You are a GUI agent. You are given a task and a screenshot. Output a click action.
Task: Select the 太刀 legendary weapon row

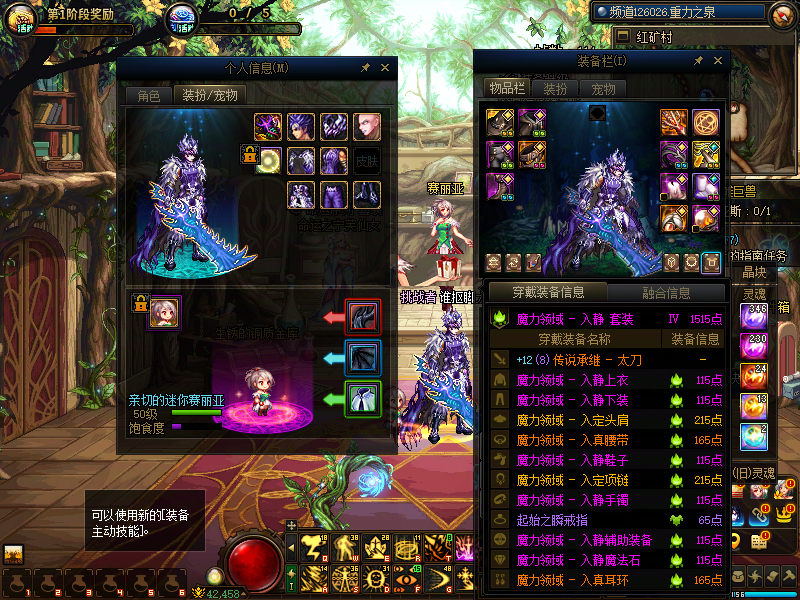click(x=580, y=359)
